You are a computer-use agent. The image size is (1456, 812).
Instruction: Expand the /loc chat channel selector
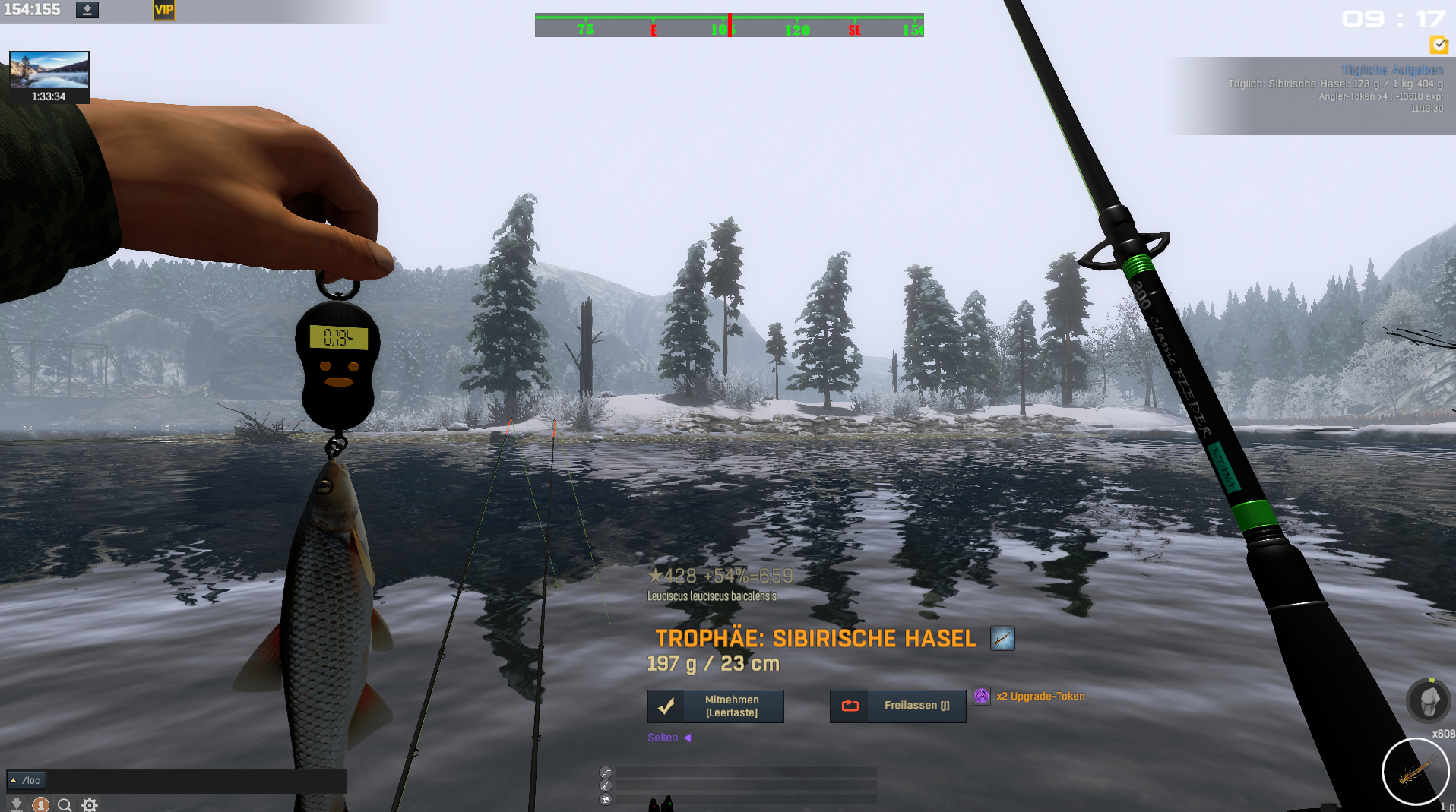point(27,780)
